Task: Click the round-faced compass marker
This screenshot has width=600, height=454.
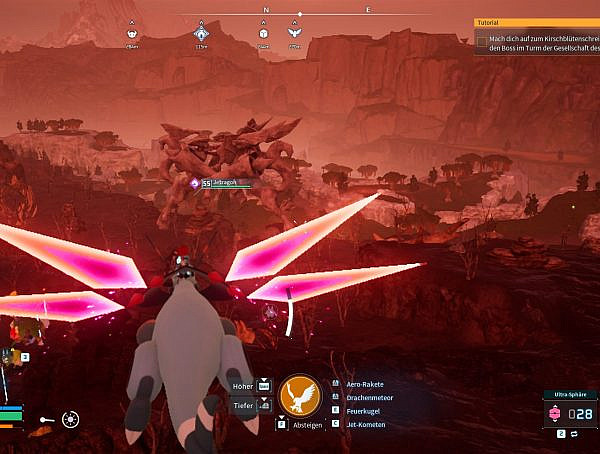Action: pyautogui.click(x=133, y=33)
